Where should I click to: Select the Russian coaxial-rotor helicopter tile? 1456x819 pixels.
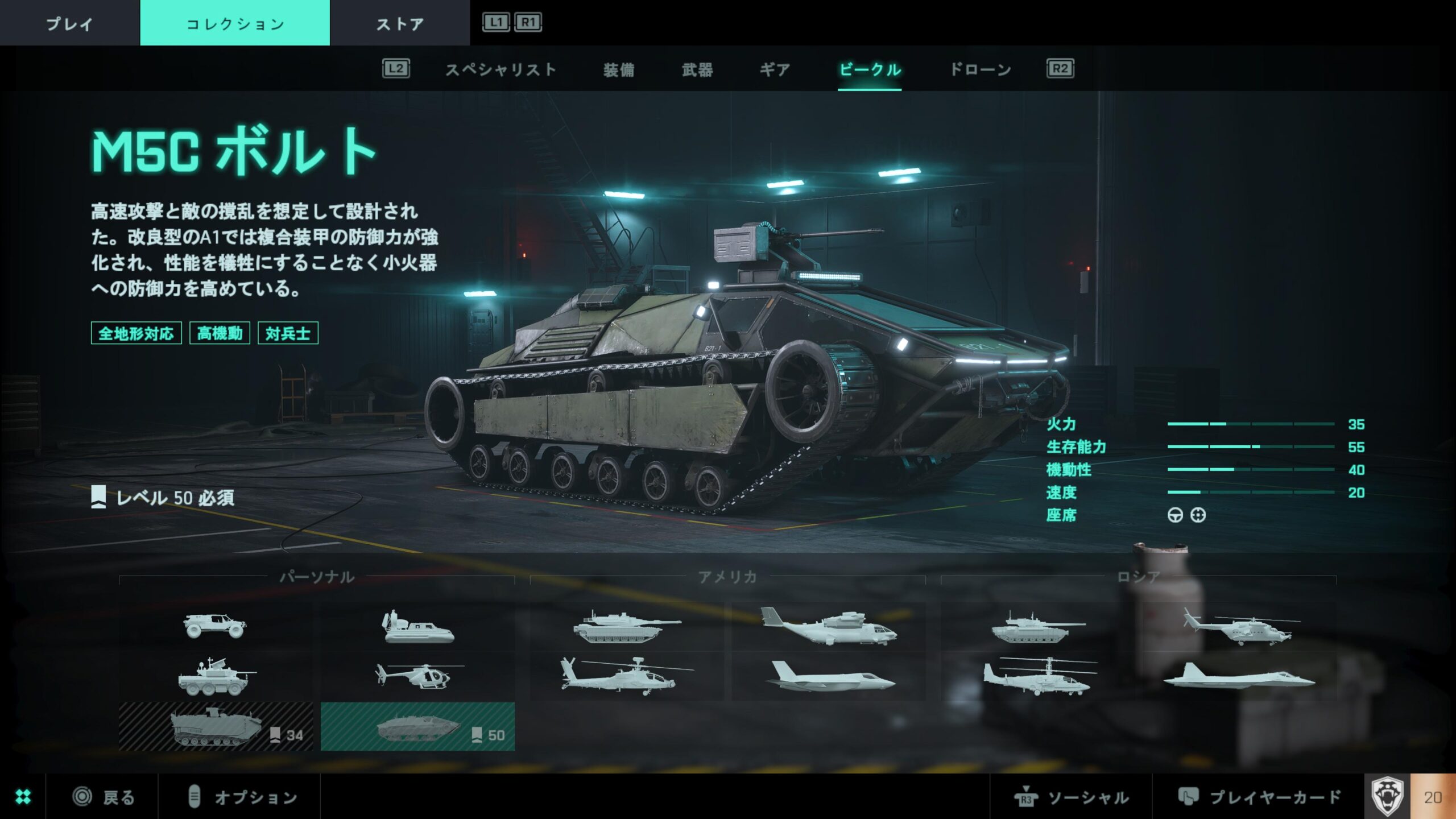click(1039, 677)
